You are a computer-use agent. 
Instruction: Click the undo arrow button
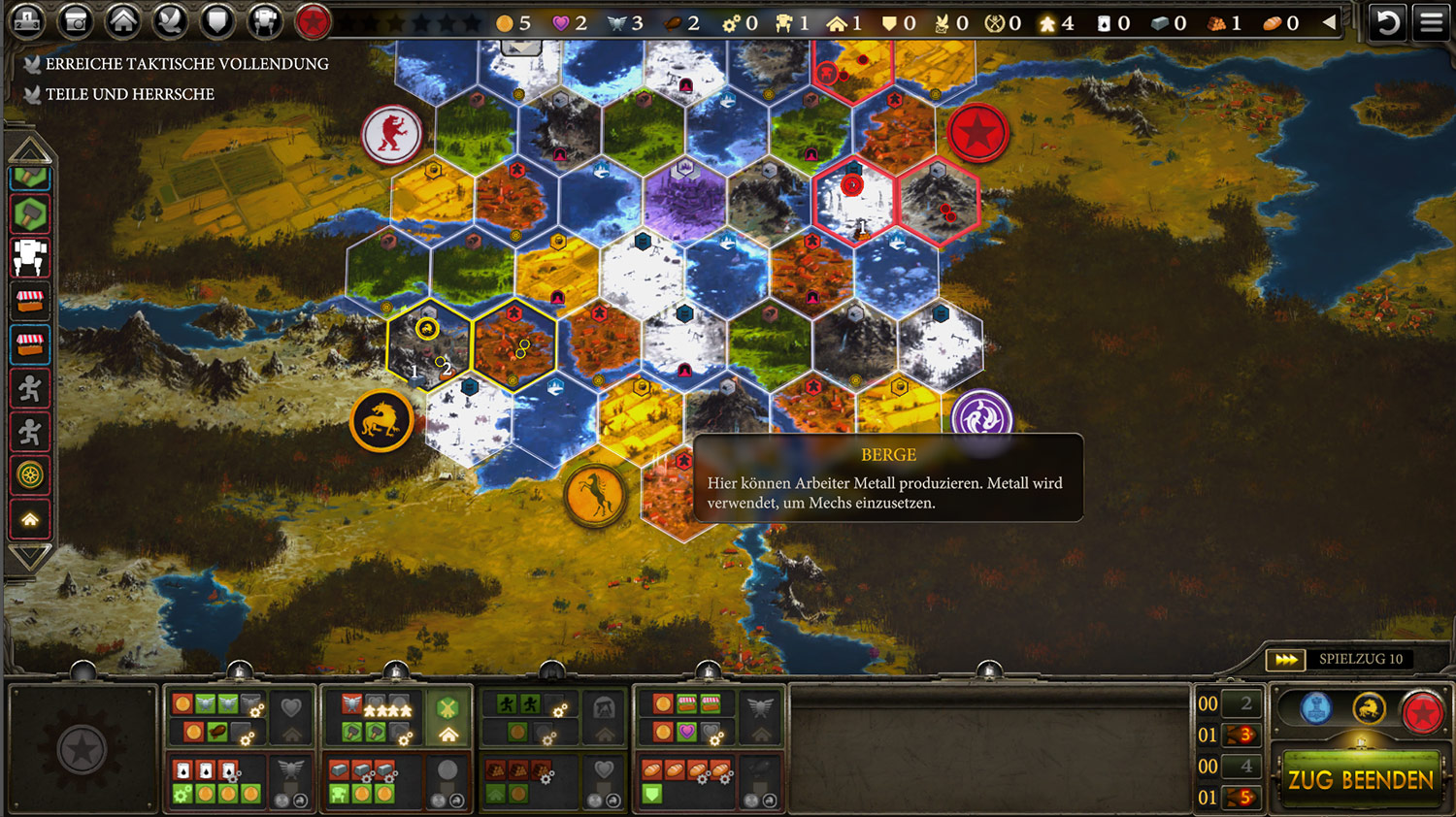[x=1387, y=21]
